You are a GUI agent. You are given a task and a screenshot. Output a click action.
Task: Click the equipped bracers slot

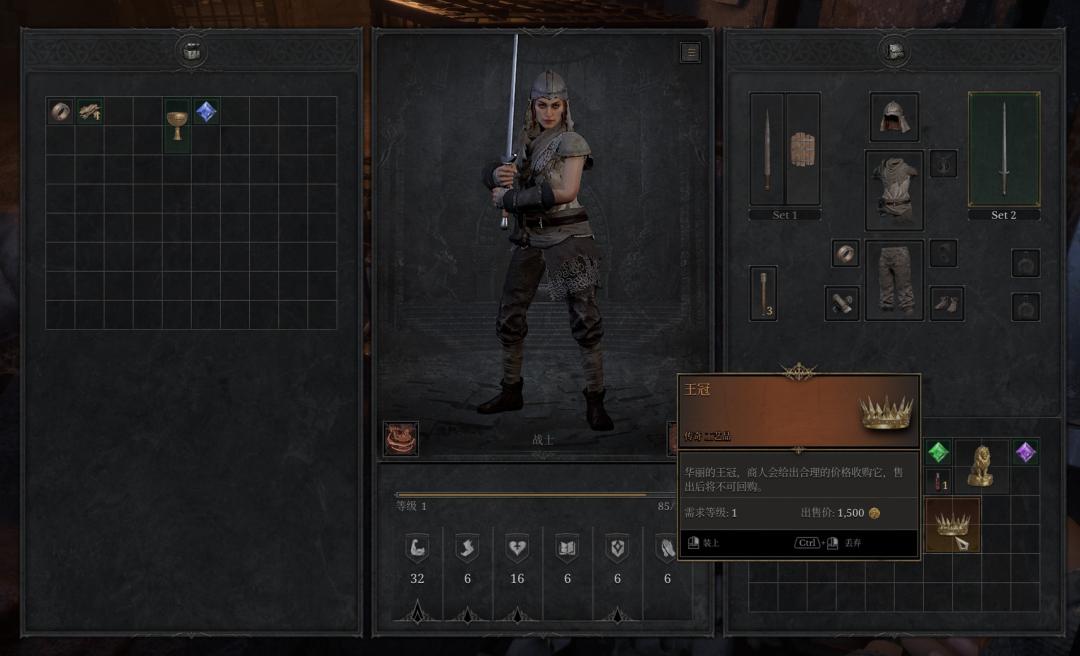[841, 303]
